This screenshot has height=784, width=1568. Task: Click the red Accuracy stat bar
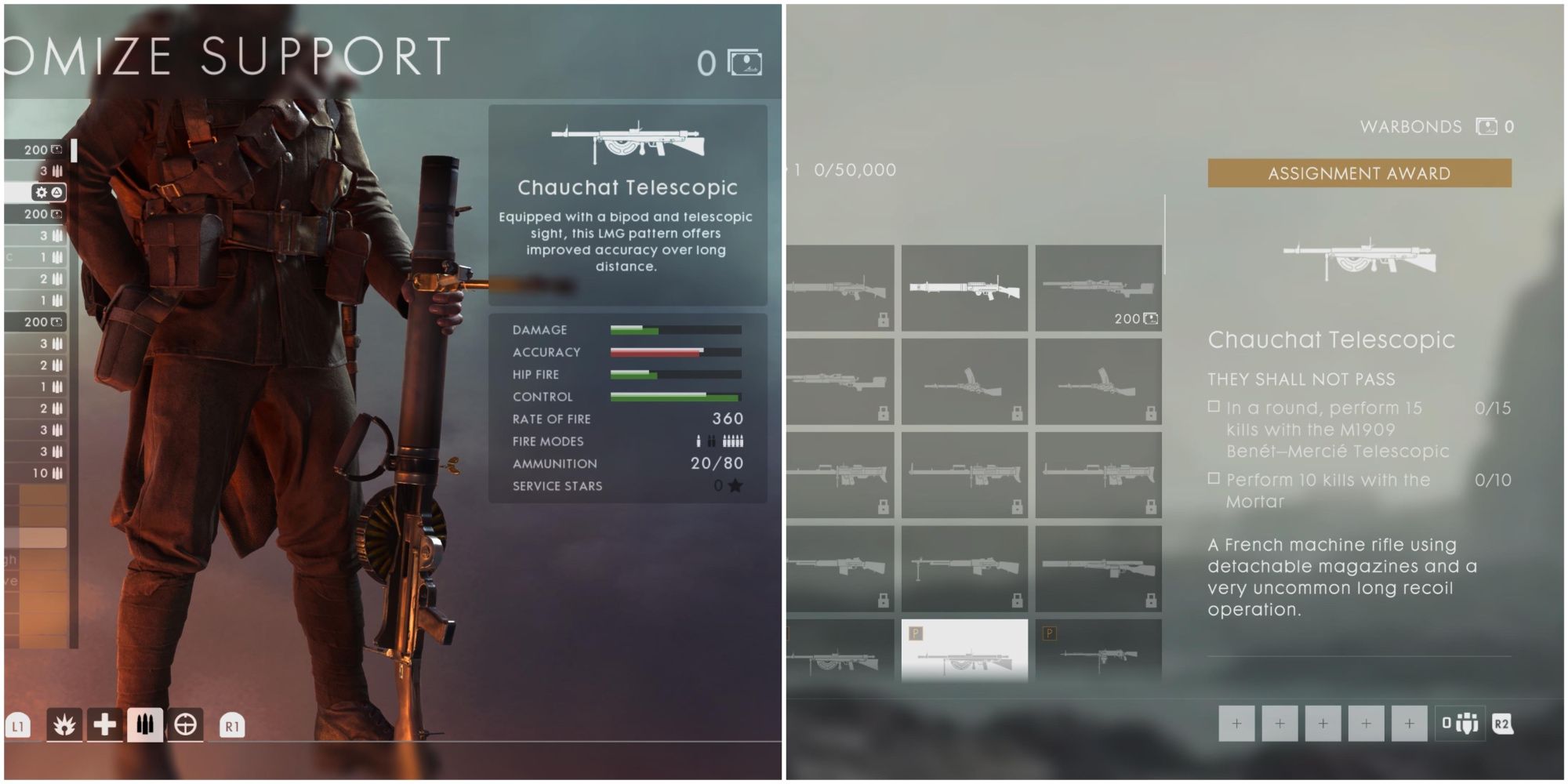(x=655, y=352)
